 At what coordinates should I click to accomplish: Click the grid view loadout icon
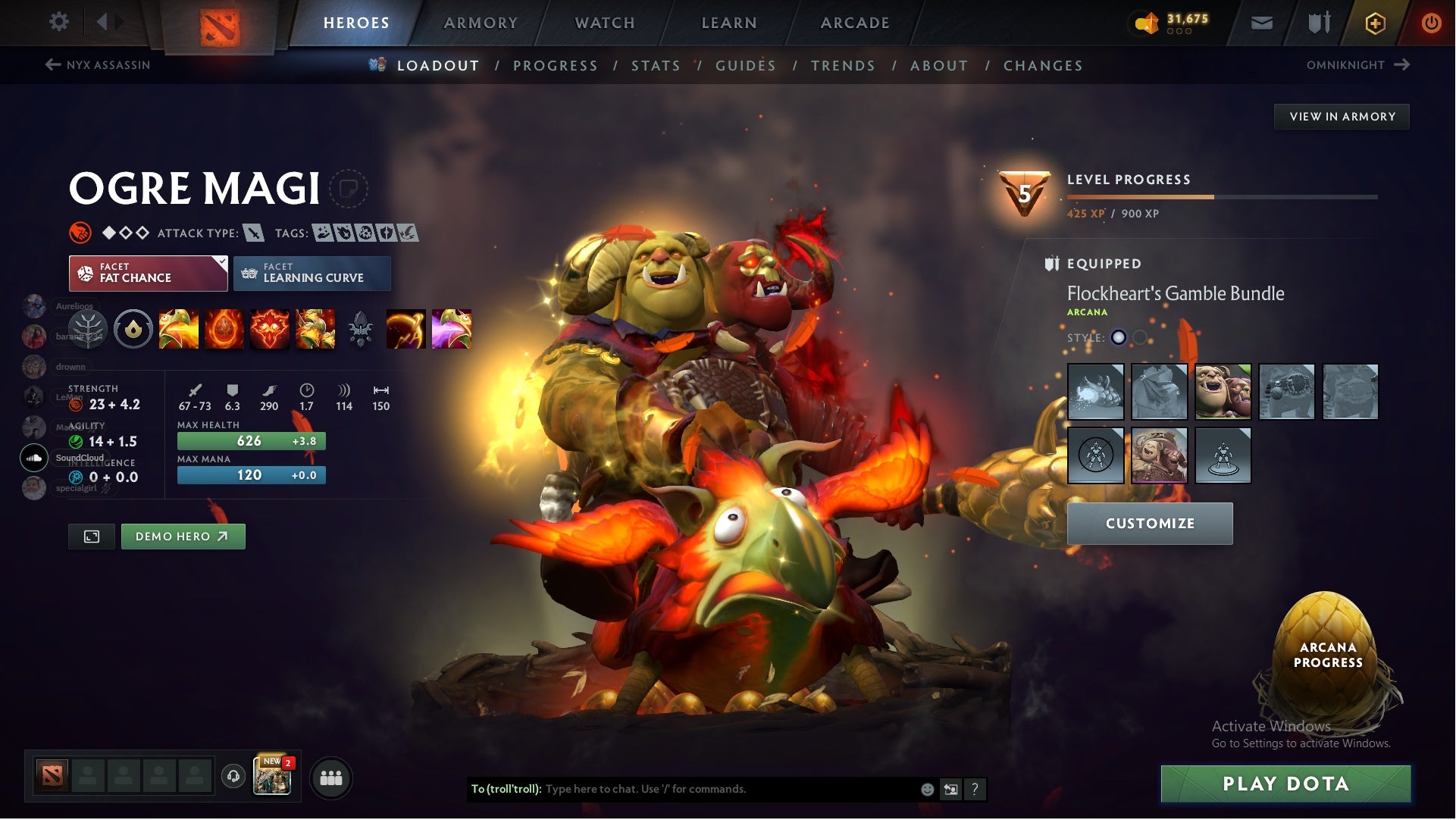(x=91, y=536)
